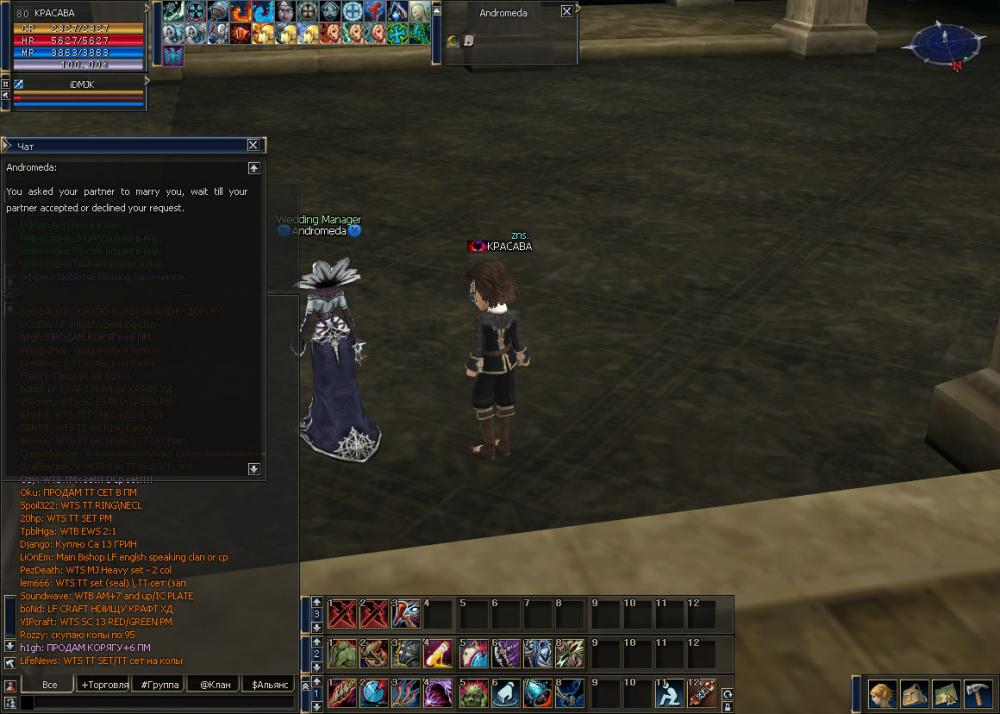
Task: Switch to the Все chat tab
Action: click(50, 685)
